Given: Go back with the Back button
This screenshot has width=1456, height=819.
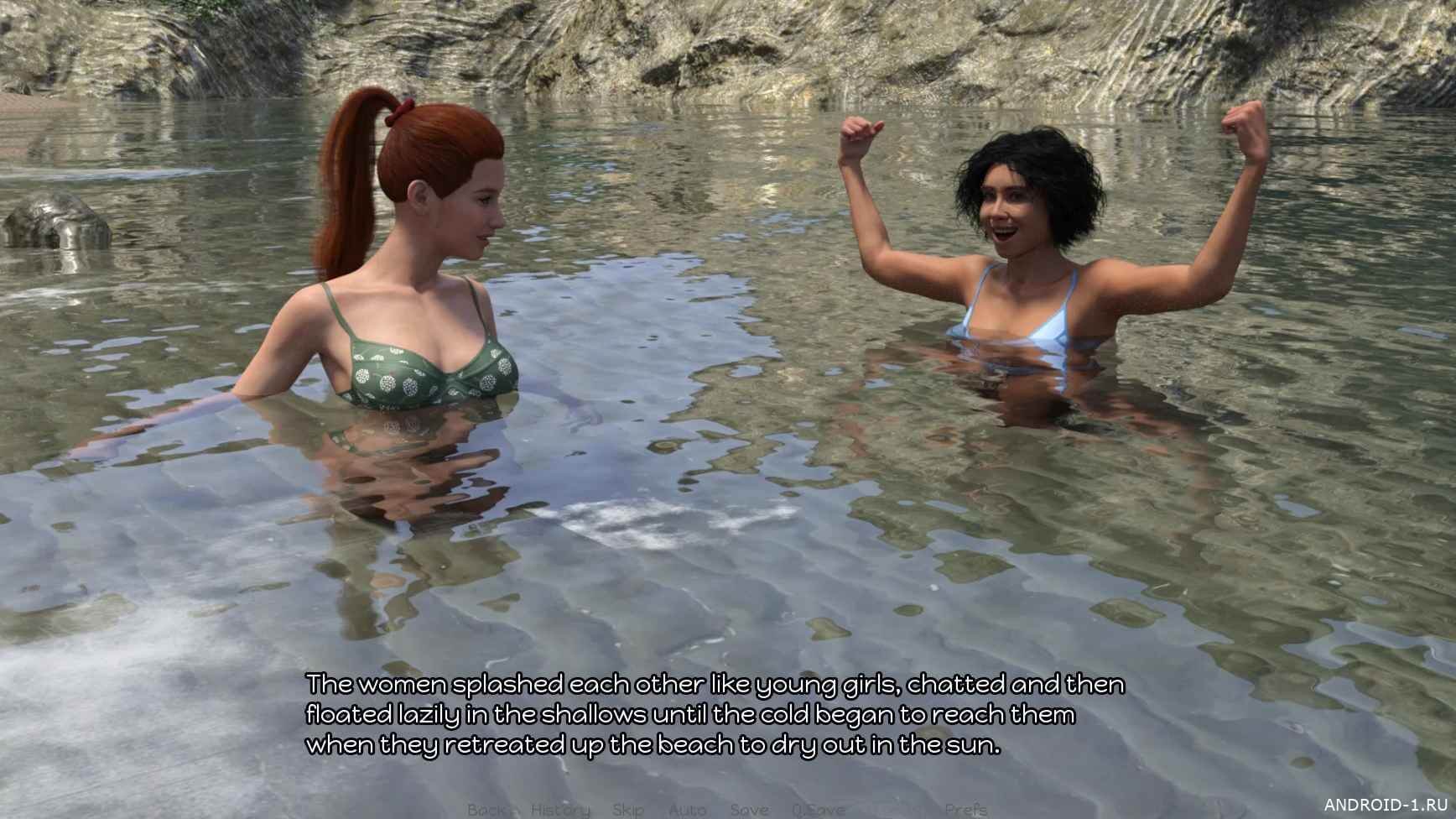Looking at the screenshot, I should tap(487, 809).
